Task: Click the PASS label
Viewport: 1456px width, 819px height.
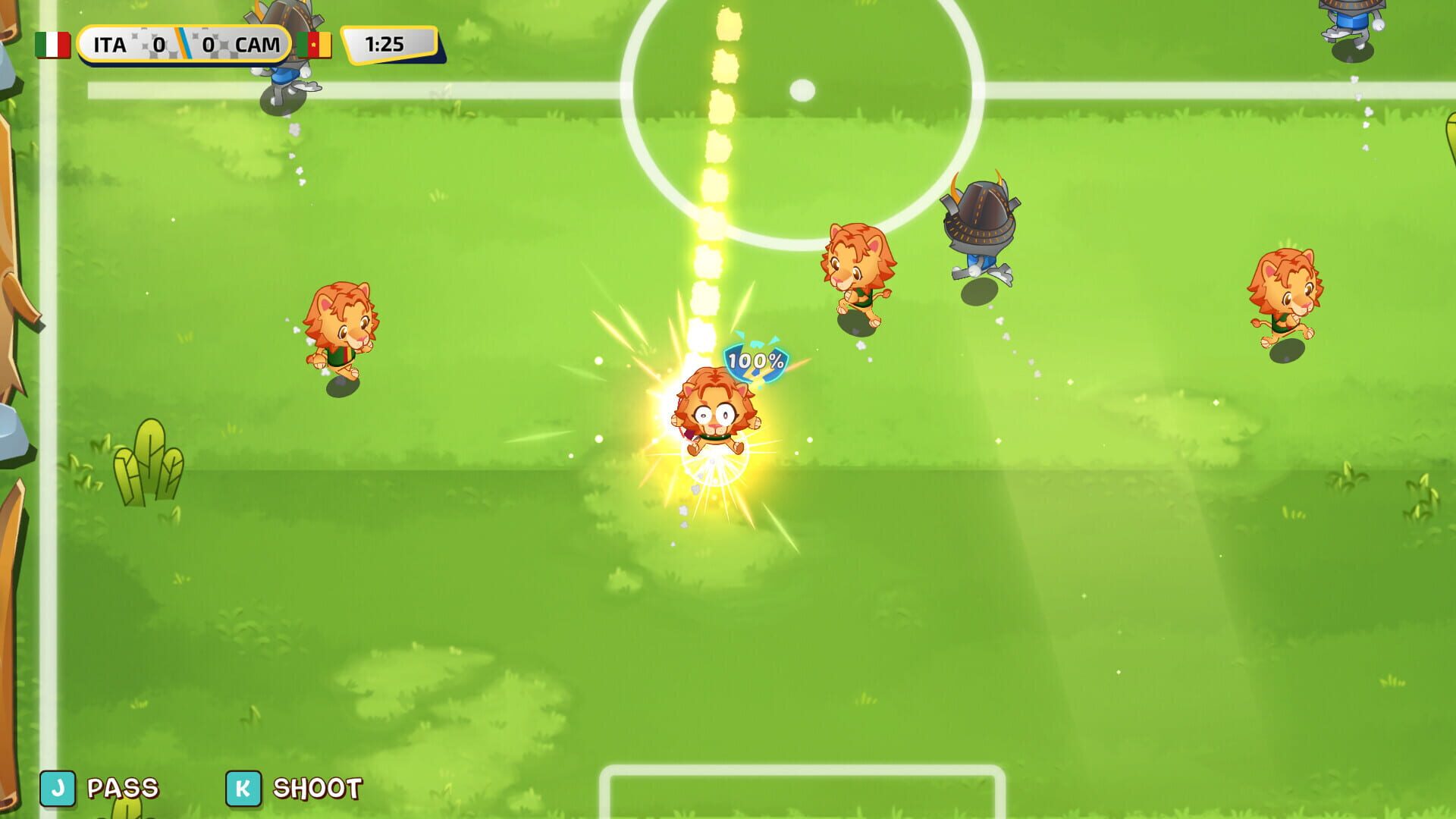Action: point(121,789)
